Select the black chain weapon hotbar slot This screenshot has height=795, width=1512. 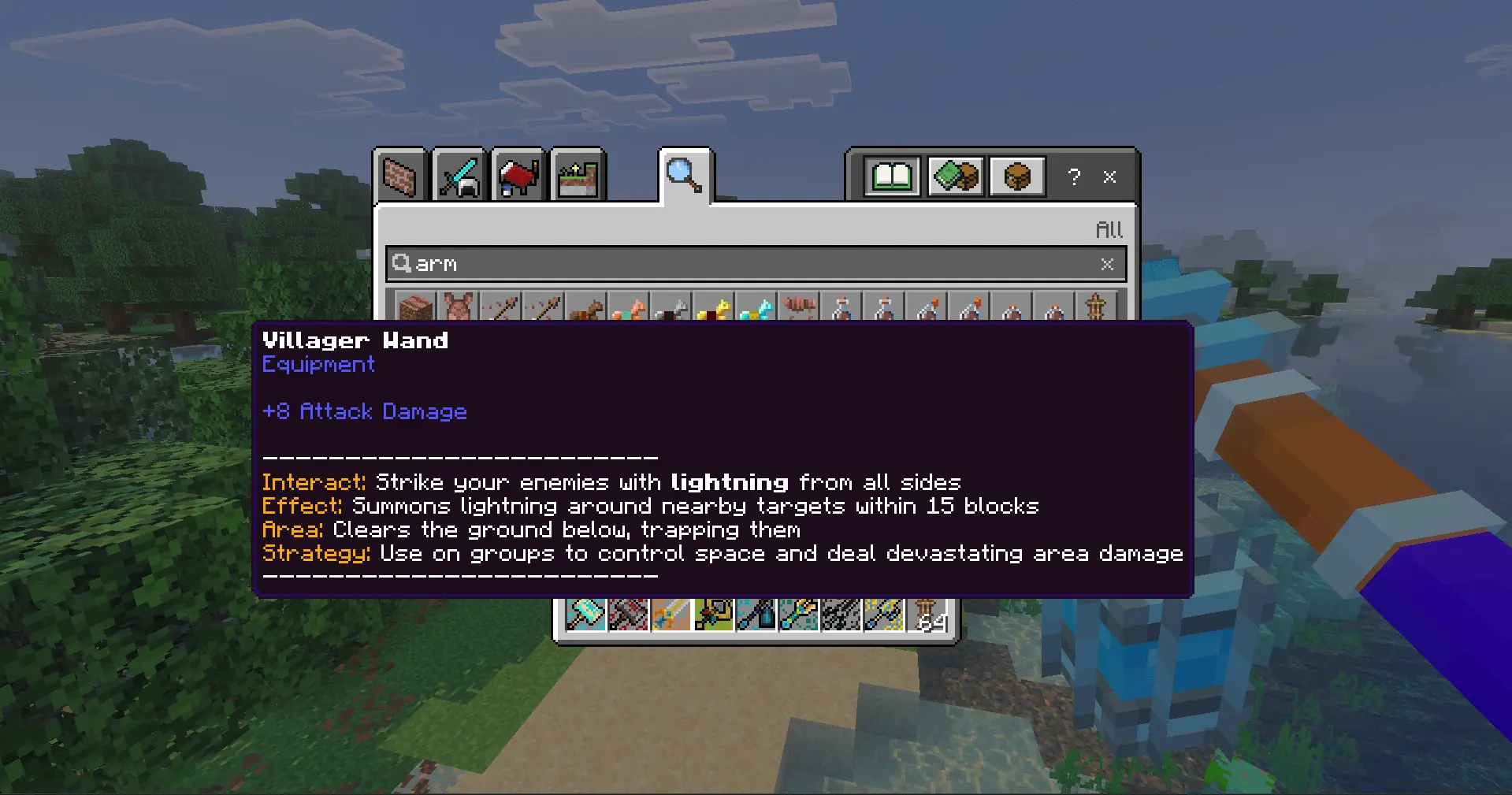click(841, 615)
